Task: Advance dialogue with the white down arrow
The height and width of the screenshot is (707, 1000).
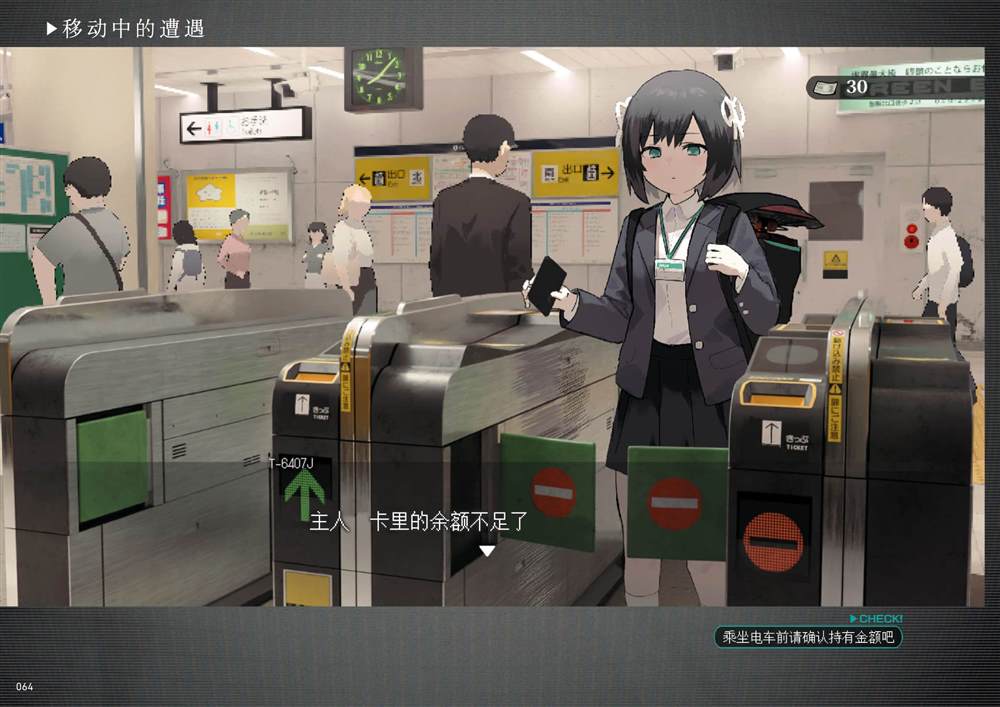Action: coord(487,551)
